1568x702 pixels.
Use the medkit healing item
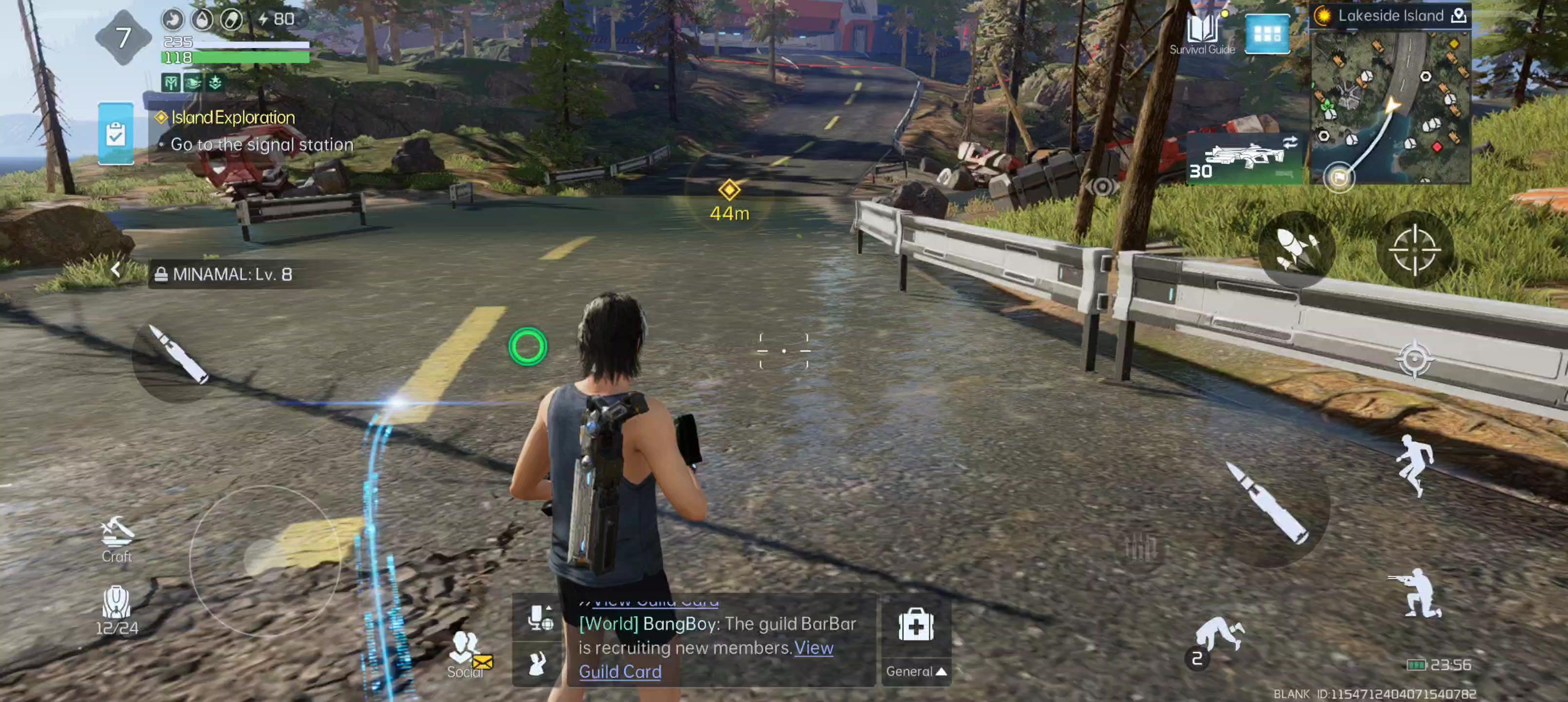(916, 625)
